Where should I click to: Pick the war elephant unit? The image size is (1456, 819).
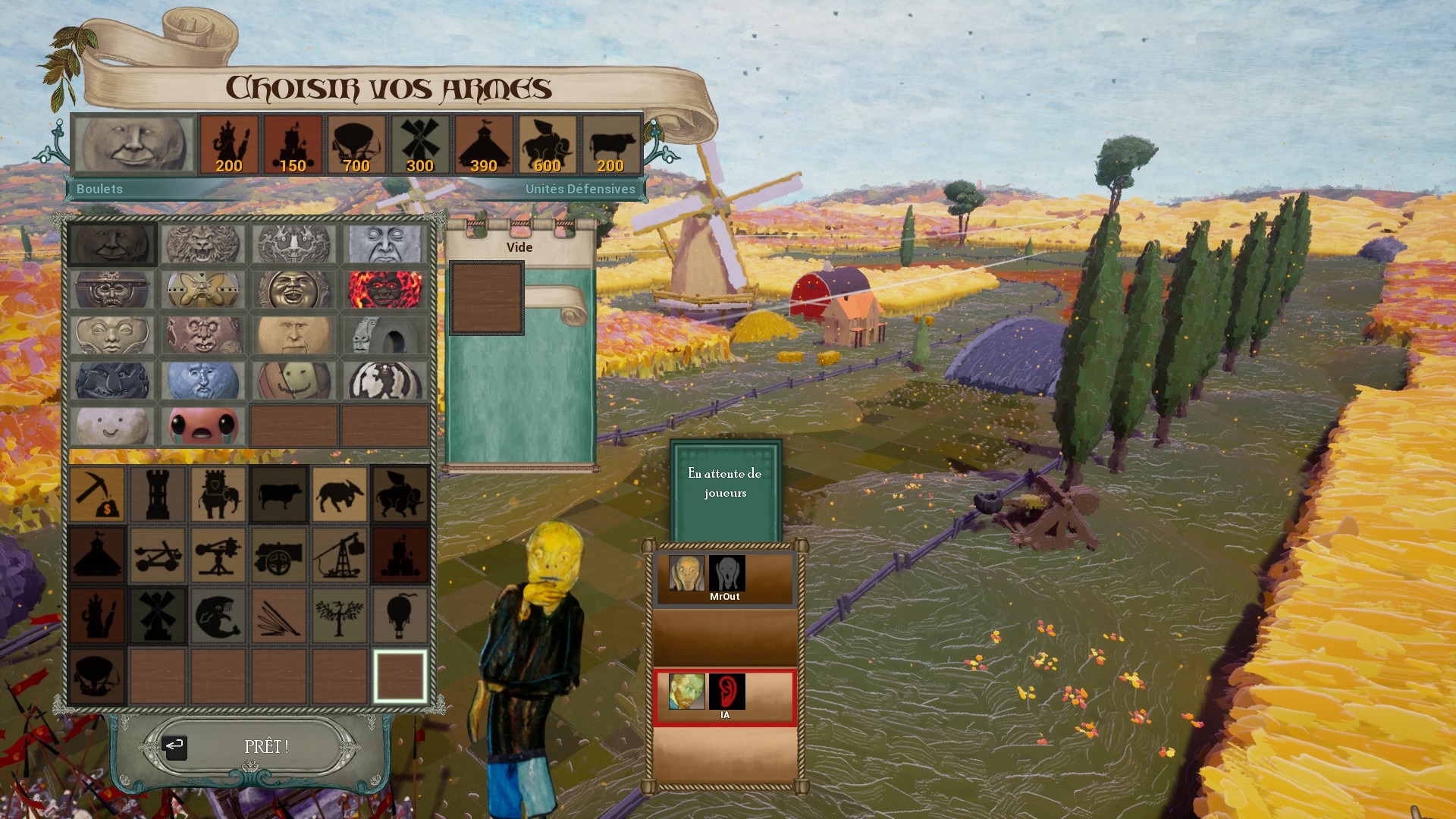(x=218, y=494)
